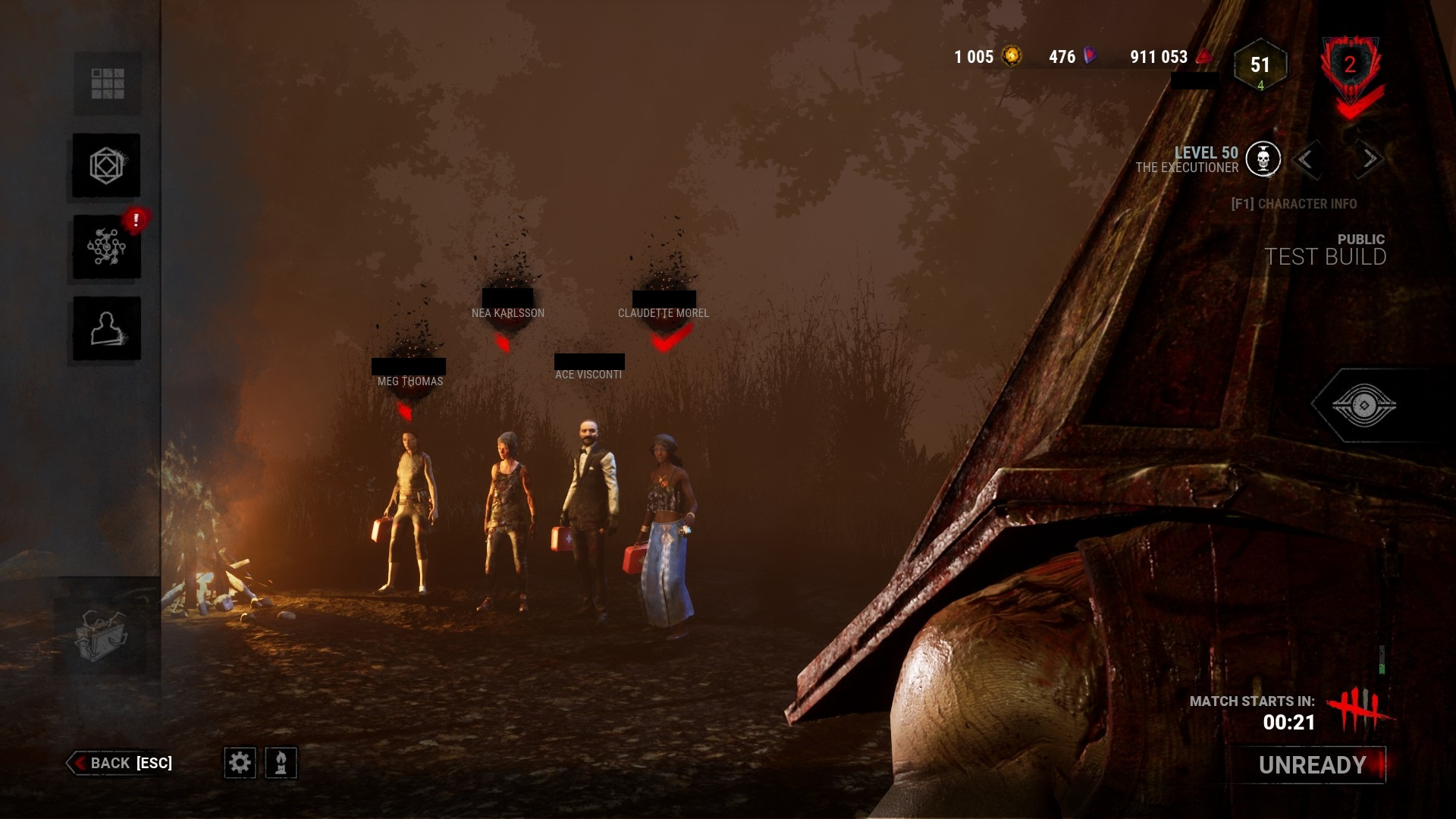Click the Bloodpoints icon next to 911 053
Image resolution: width=1456 pixels, height=819 pixels.
[1204, 56]
